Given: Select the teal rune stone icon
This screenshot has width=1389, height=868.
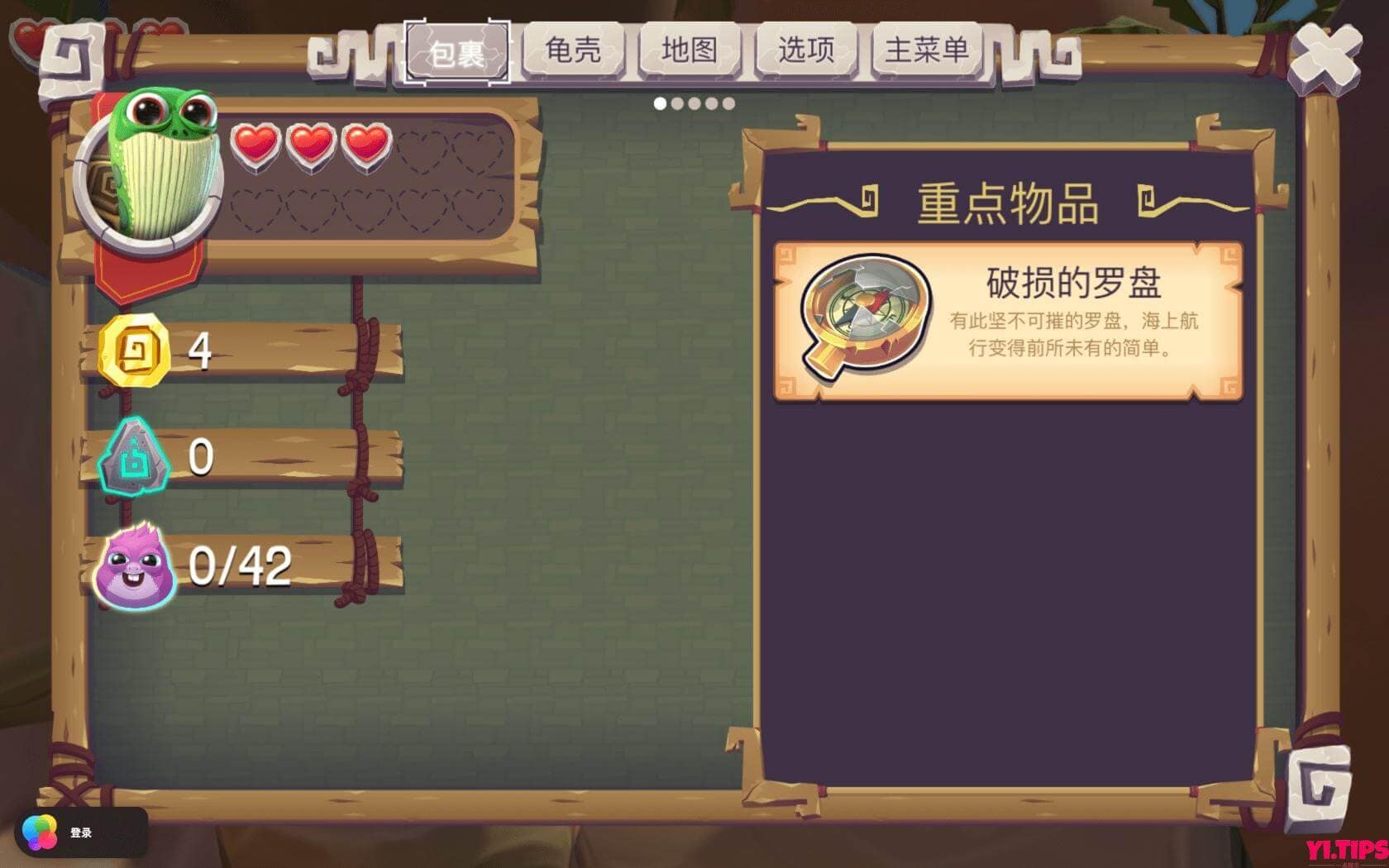Looking at the screenshot, I should pos(135,457).
